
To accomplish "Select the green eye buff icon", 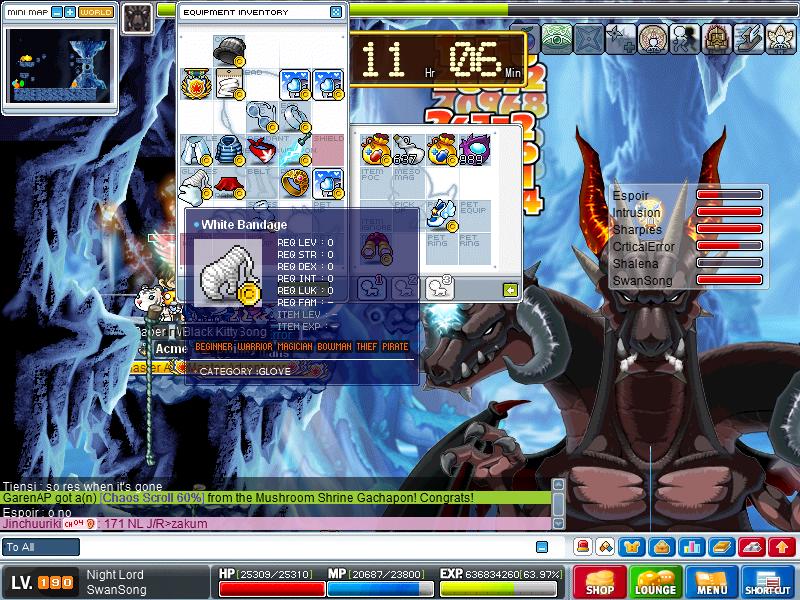I will point(554,38).
